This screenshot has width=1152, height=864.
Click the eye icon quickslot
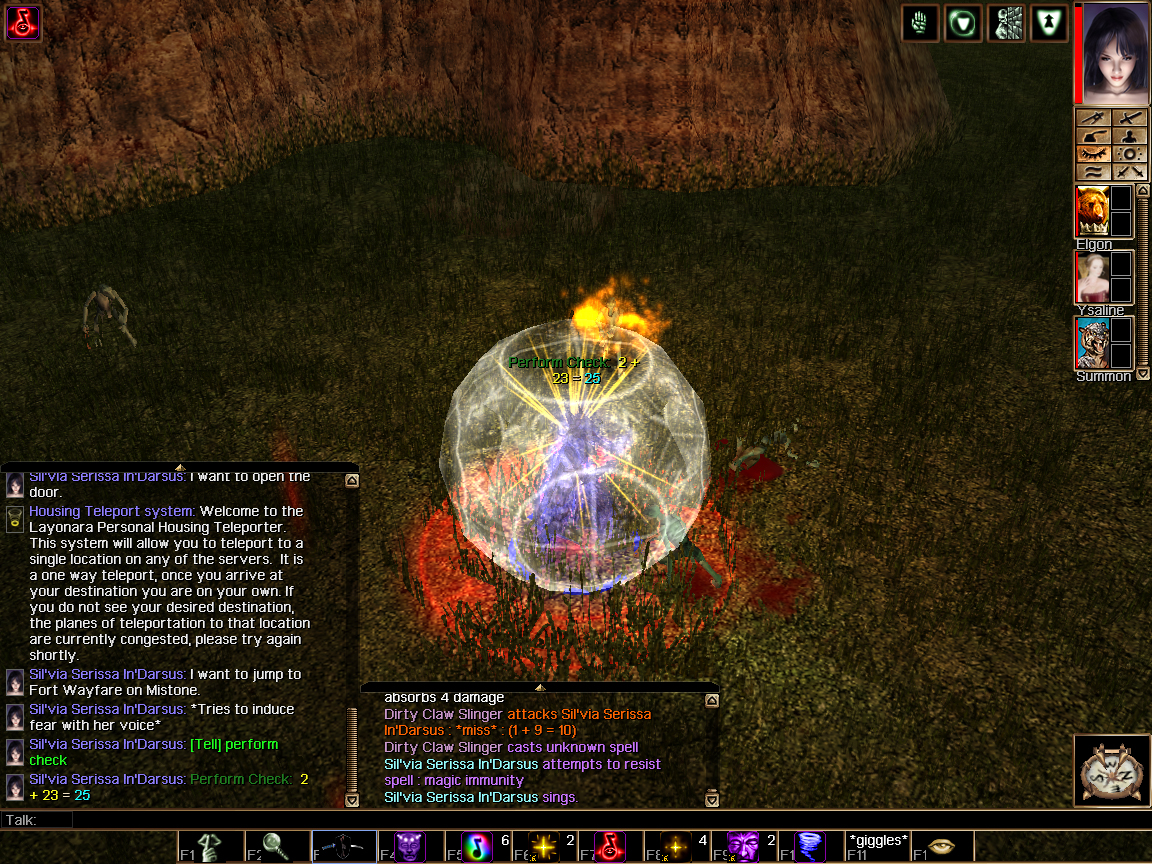(942, 847)
